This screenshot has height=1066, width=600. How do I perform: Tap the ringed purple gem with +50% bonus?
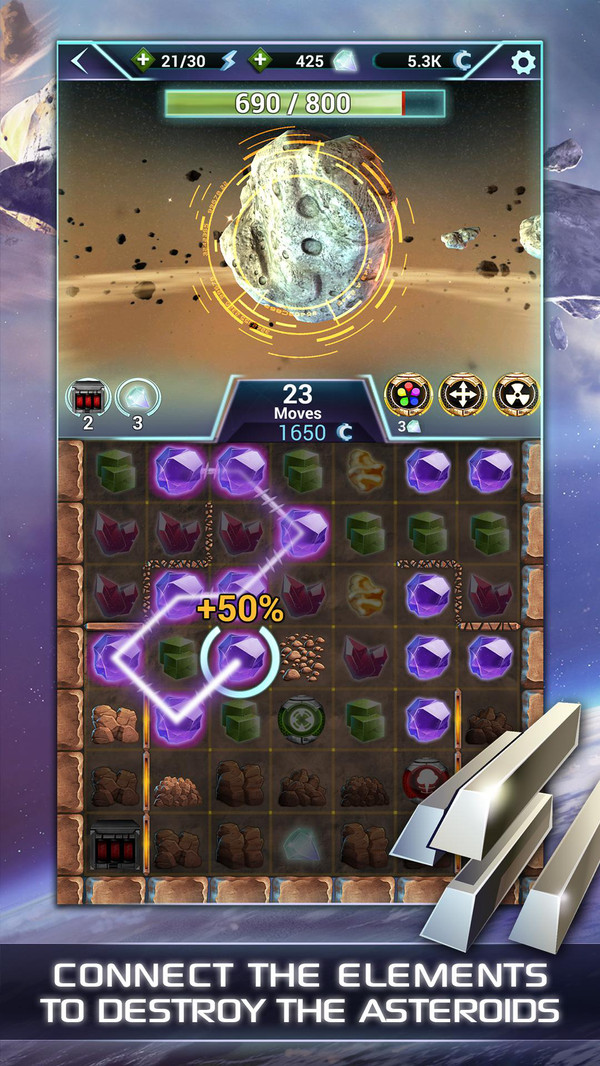click(x=240, y=657)
